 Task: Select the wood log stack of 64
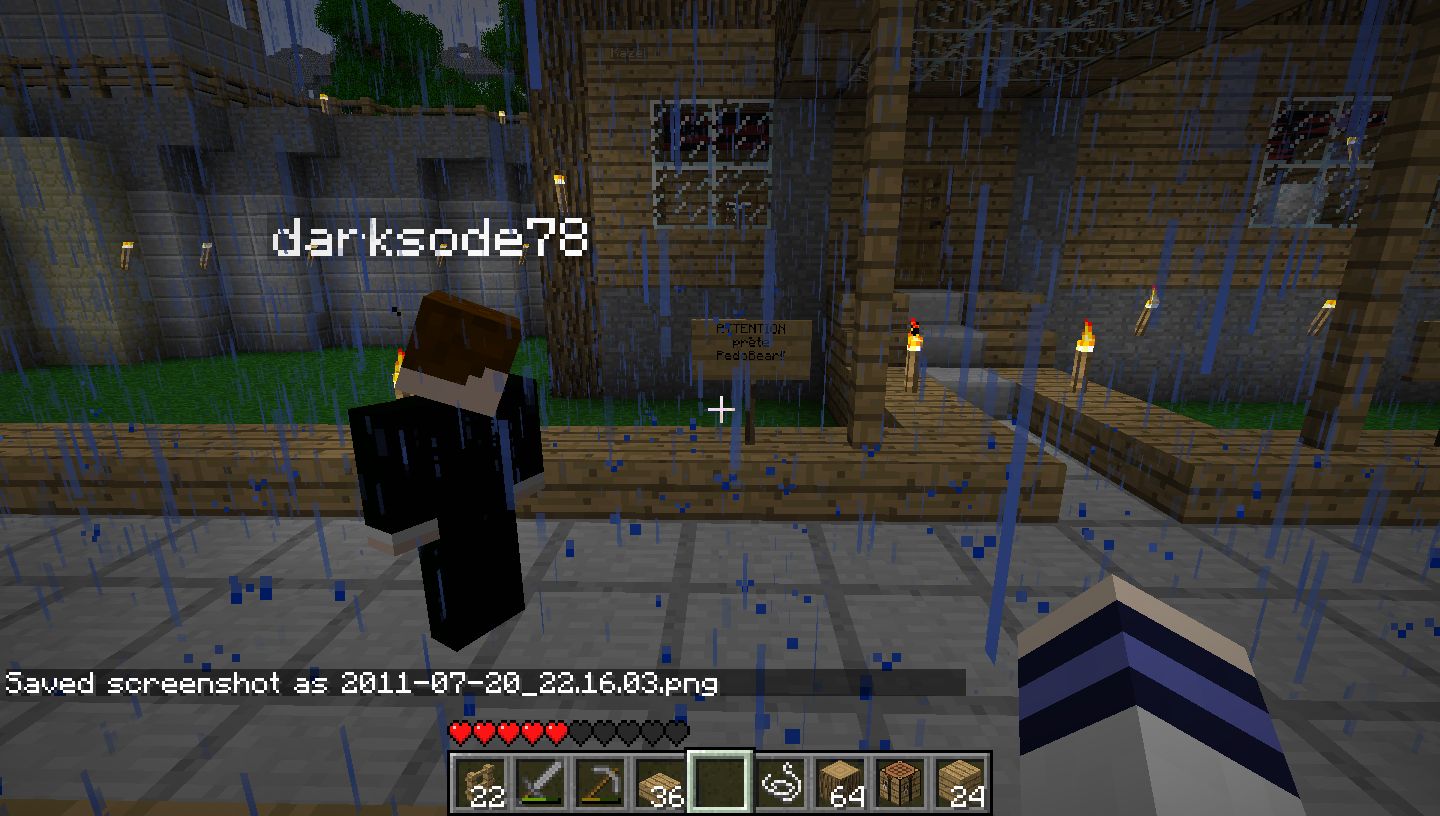[839, 782]
